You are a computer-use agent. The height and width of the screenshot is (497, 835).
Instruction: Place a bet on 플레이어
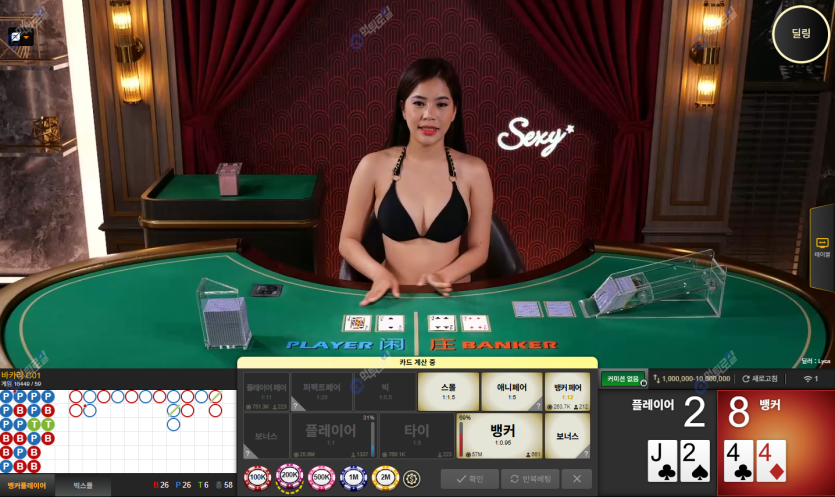334,435
